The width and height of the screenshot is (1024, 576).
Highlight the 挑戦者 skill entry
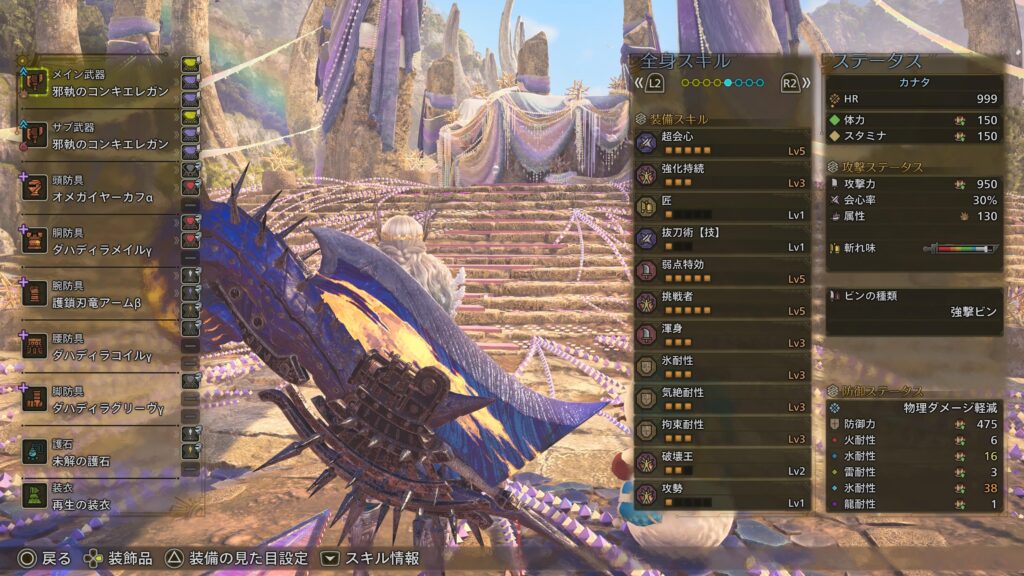[x=721, y=304]
